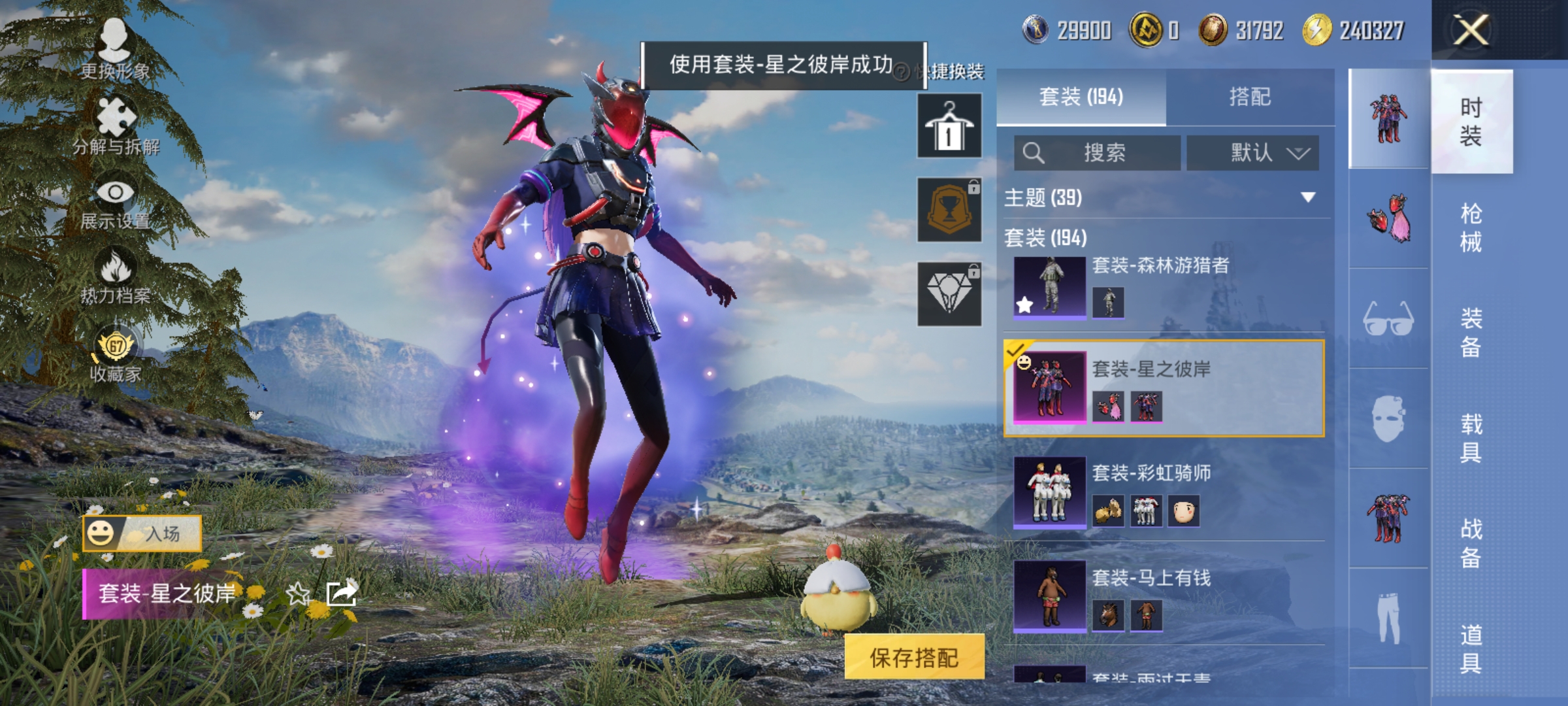
Task: Click the hanger quick-outfit slot icon
Action: pyautogui.click(x=949, y=126)
